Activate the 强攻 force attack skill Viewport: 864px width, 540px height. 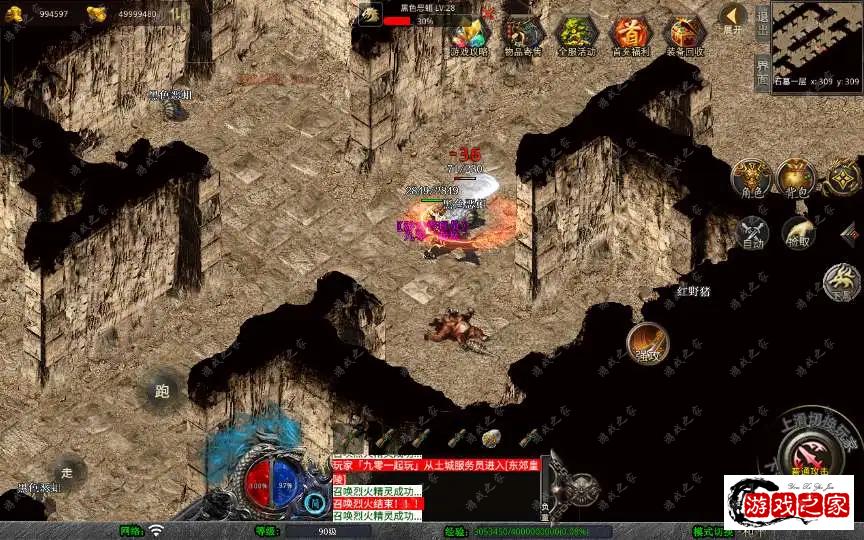(647, 343)
